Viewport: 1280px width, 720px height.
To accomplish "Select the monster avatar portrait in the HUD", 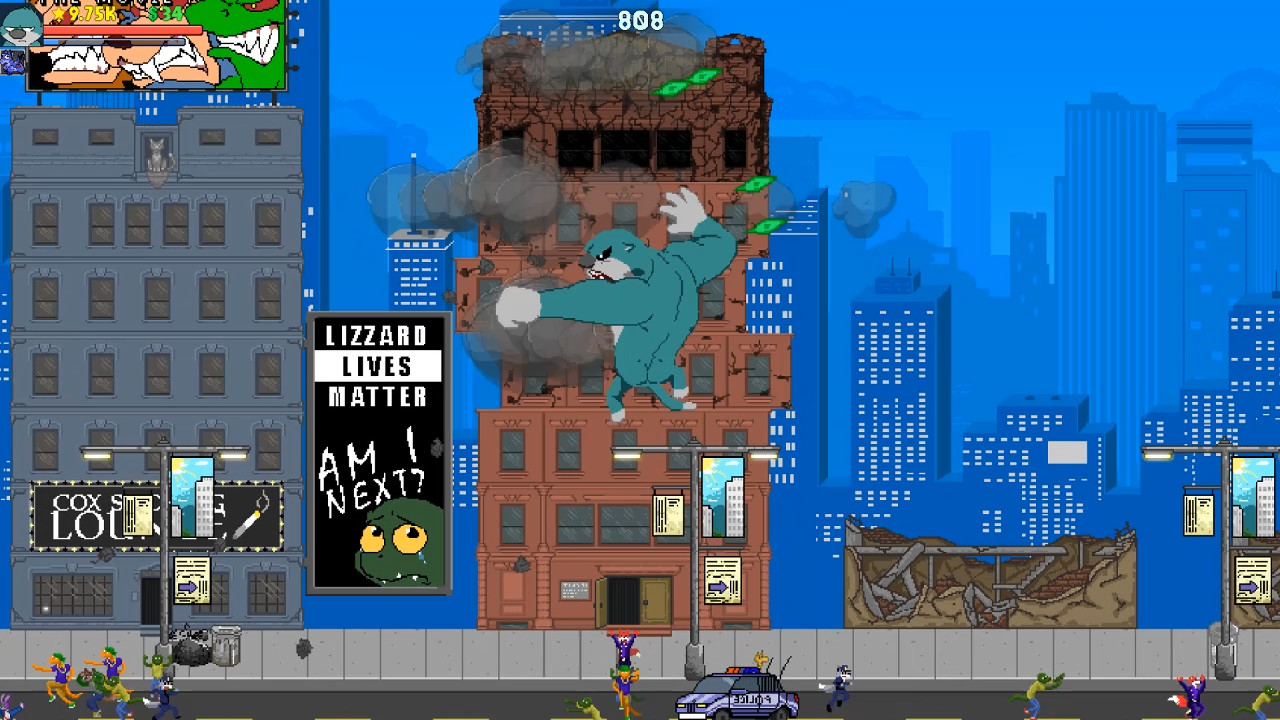I will (x=20, y=26).
